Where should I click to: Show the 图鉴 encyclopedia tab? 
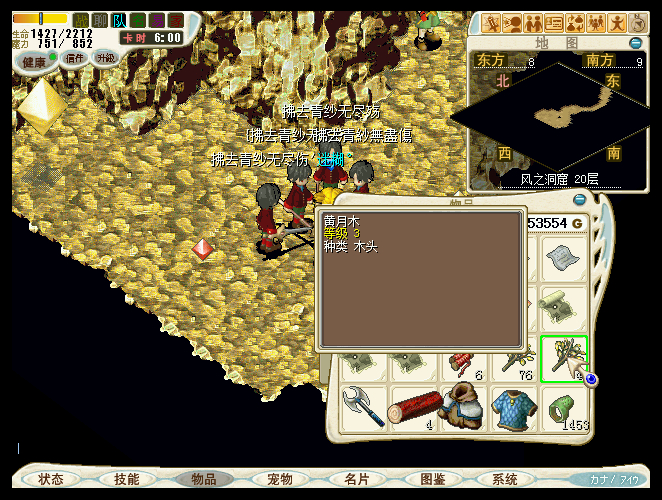(431, 479)
